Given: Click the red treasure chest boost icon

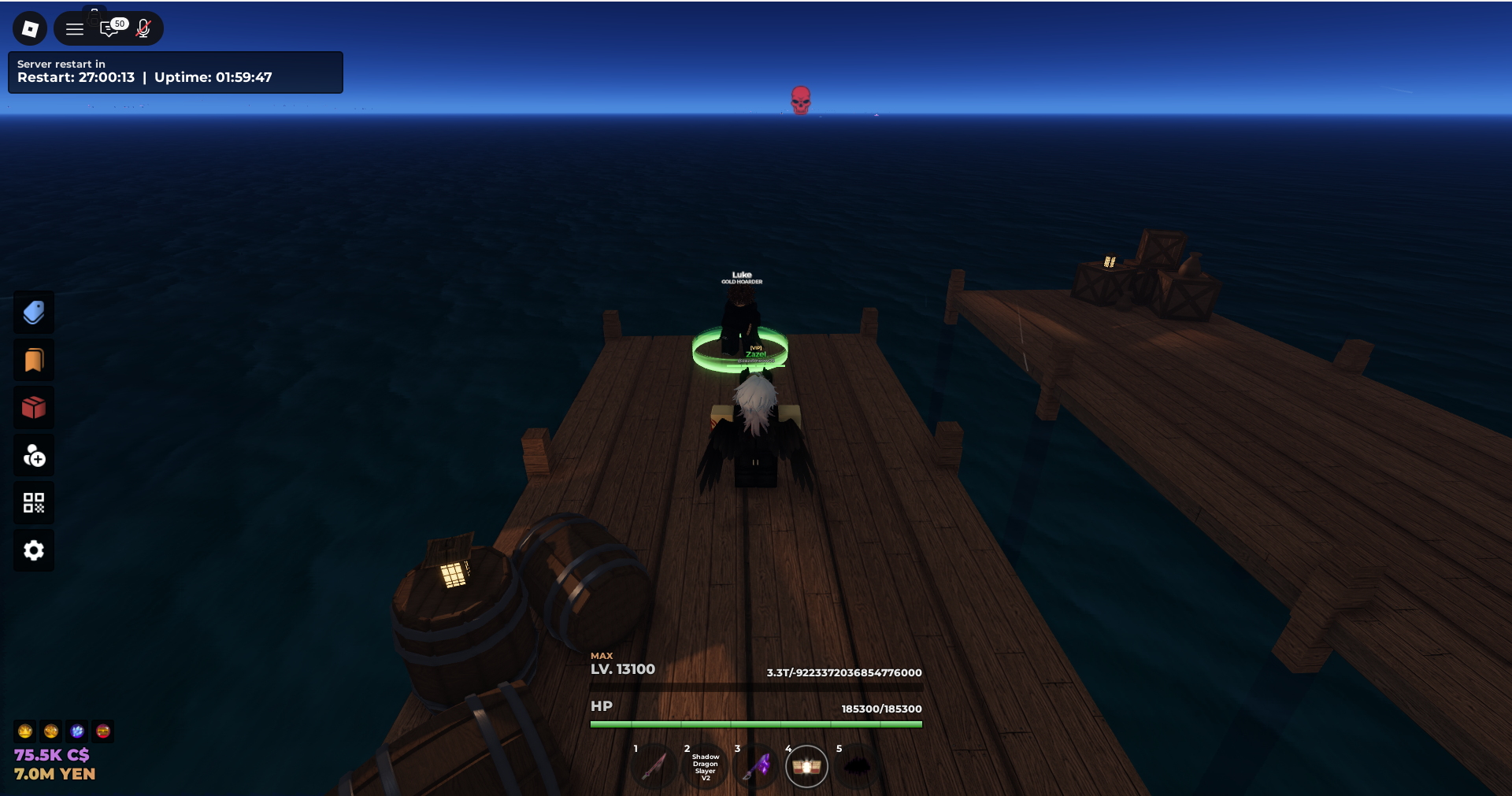Looking at the screenshot, I should click(x=103, y=731).
